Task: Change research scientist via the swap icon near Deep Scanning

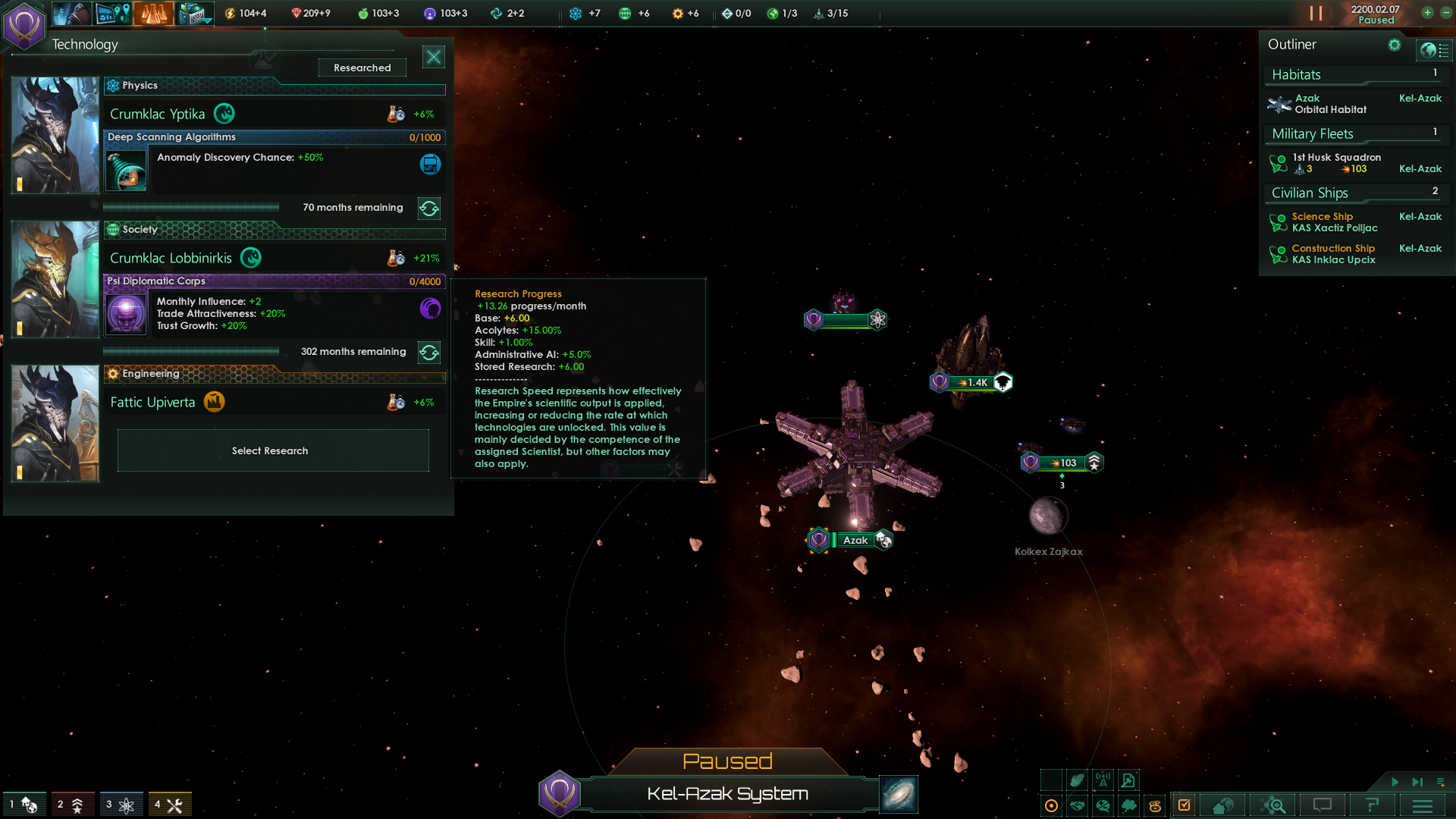Action: click(x=429, y=209)
